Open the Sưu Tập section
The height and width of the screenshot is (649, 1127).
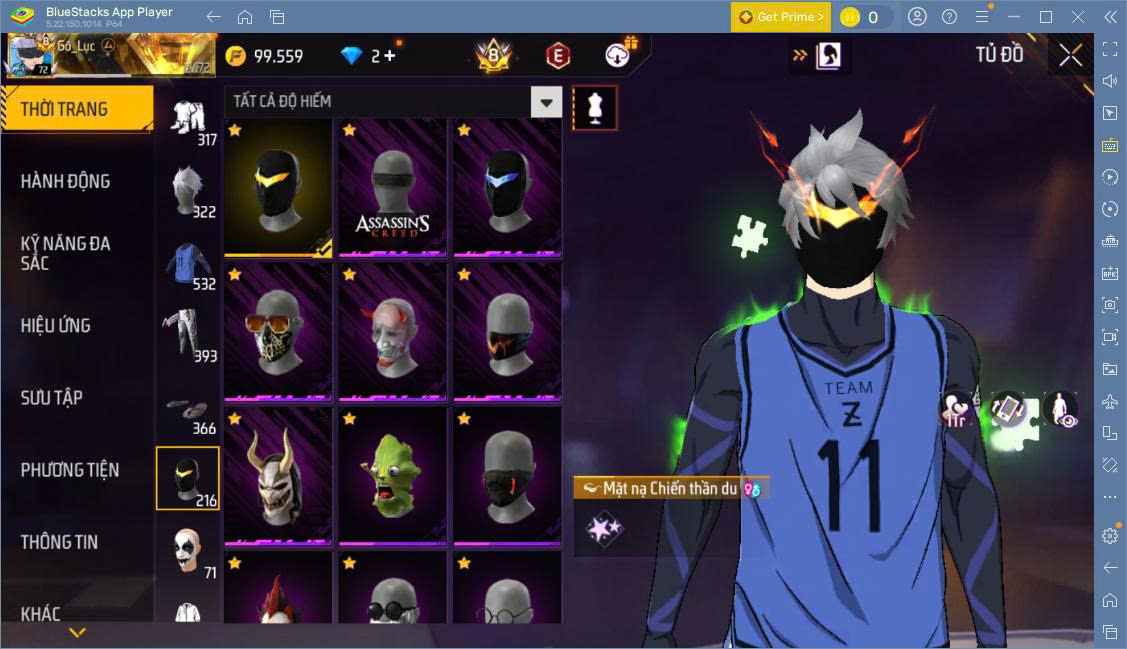point(52,398)
